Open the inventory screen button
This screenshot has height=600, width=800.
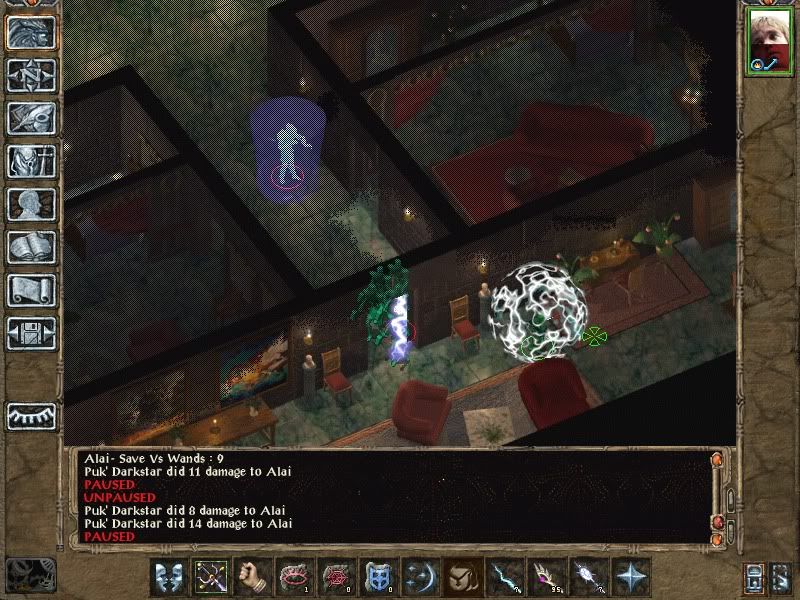coord(31,160)
